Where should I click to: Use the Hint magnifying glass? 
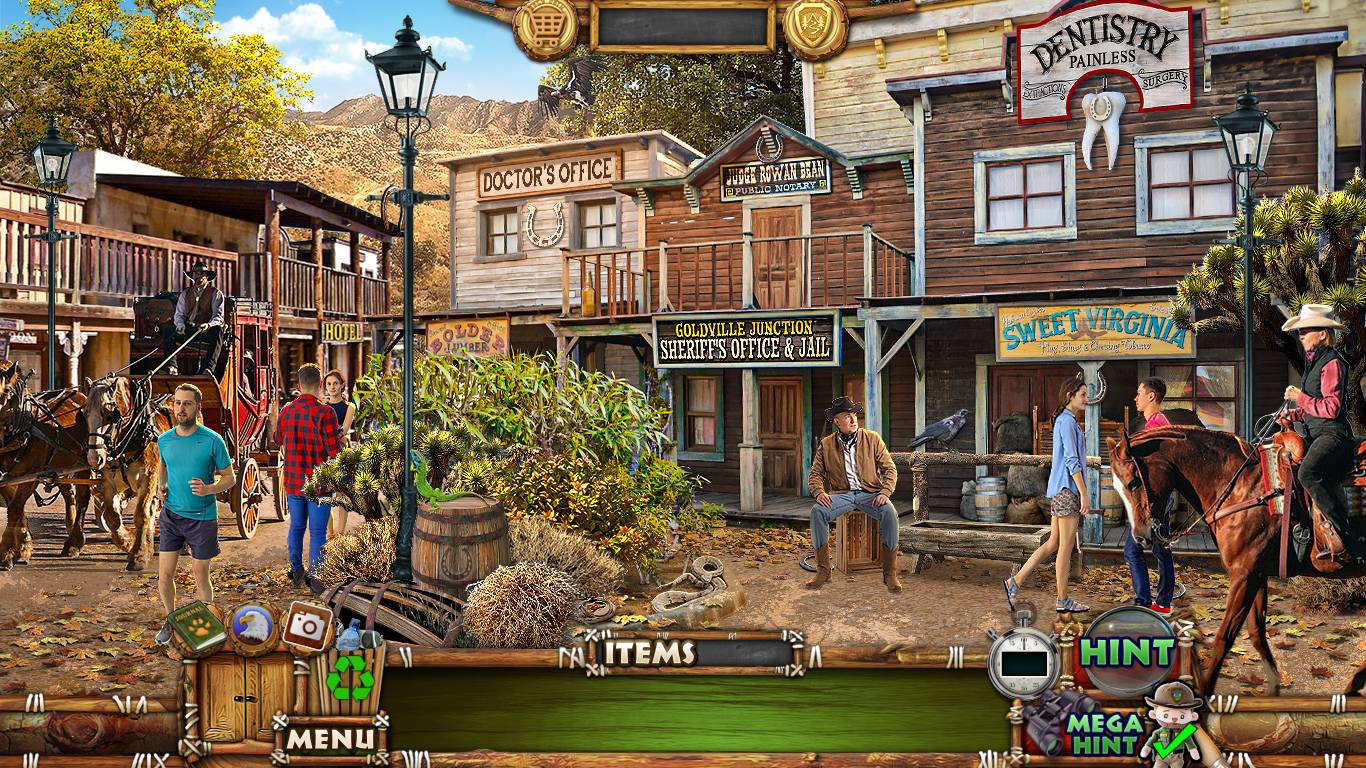(1129, 651)
